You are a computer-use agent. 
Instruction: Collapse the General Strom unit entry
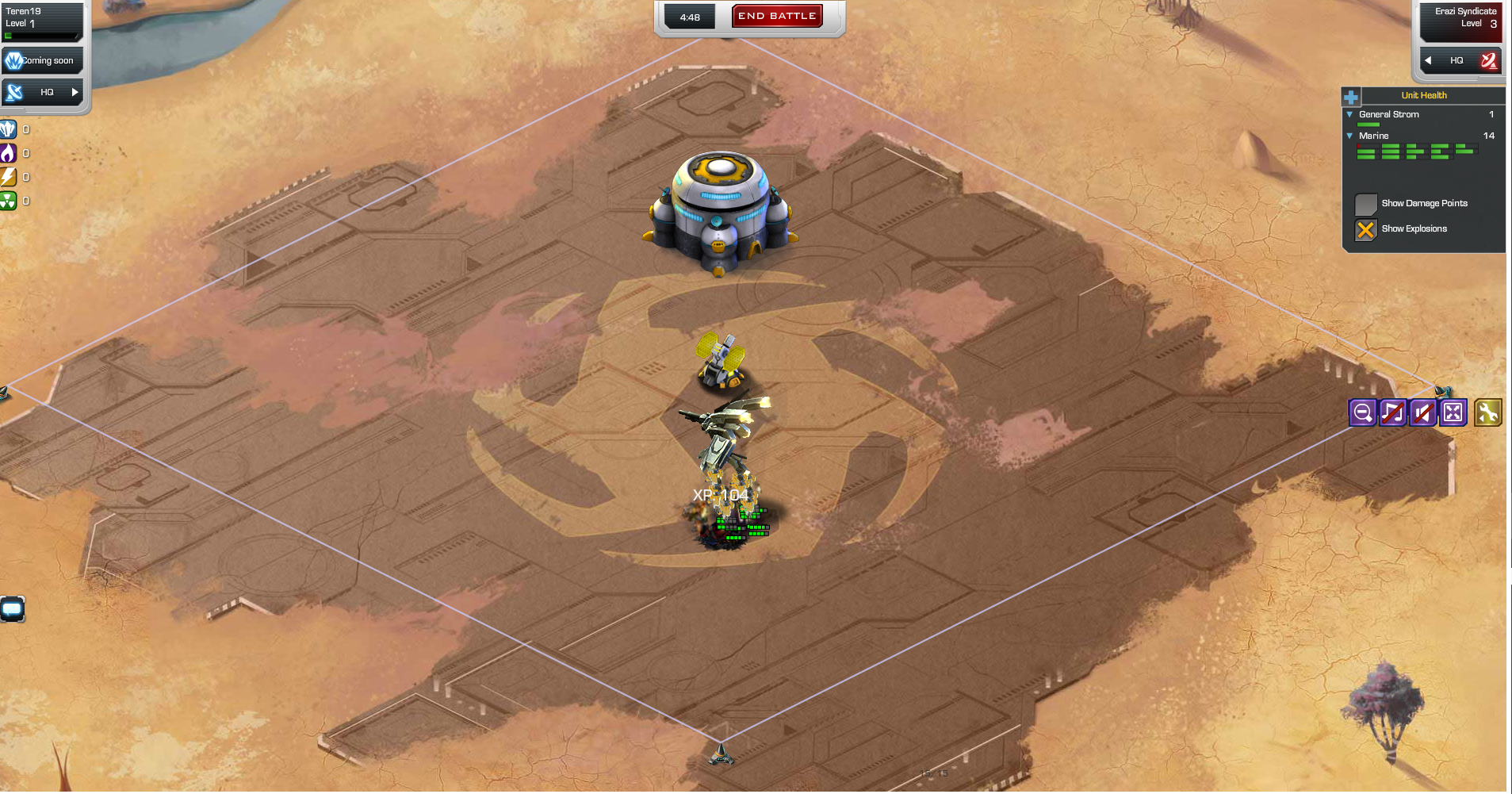point(1350,114)
